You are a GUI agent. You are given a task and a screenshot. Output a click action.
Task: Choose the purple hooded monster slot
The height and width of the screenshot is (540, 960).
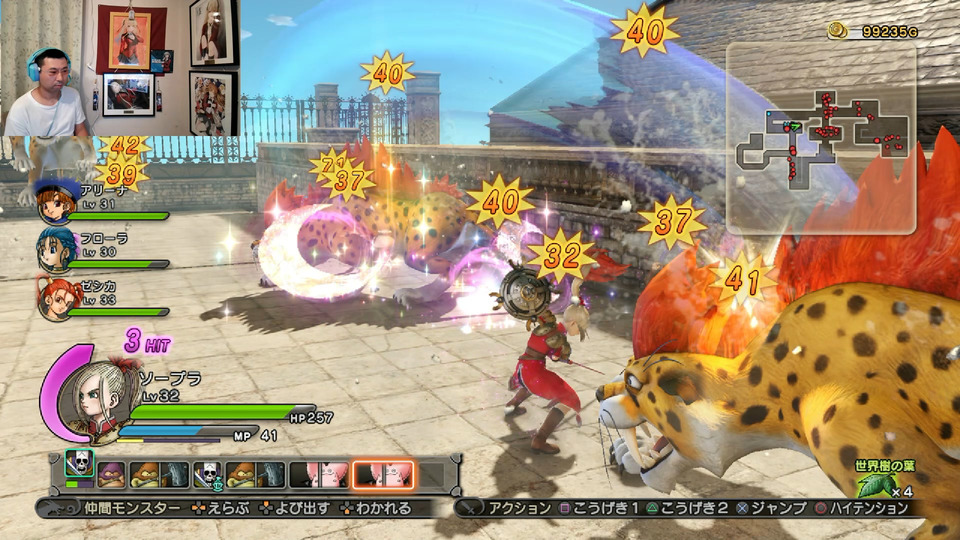click(111, 474)
